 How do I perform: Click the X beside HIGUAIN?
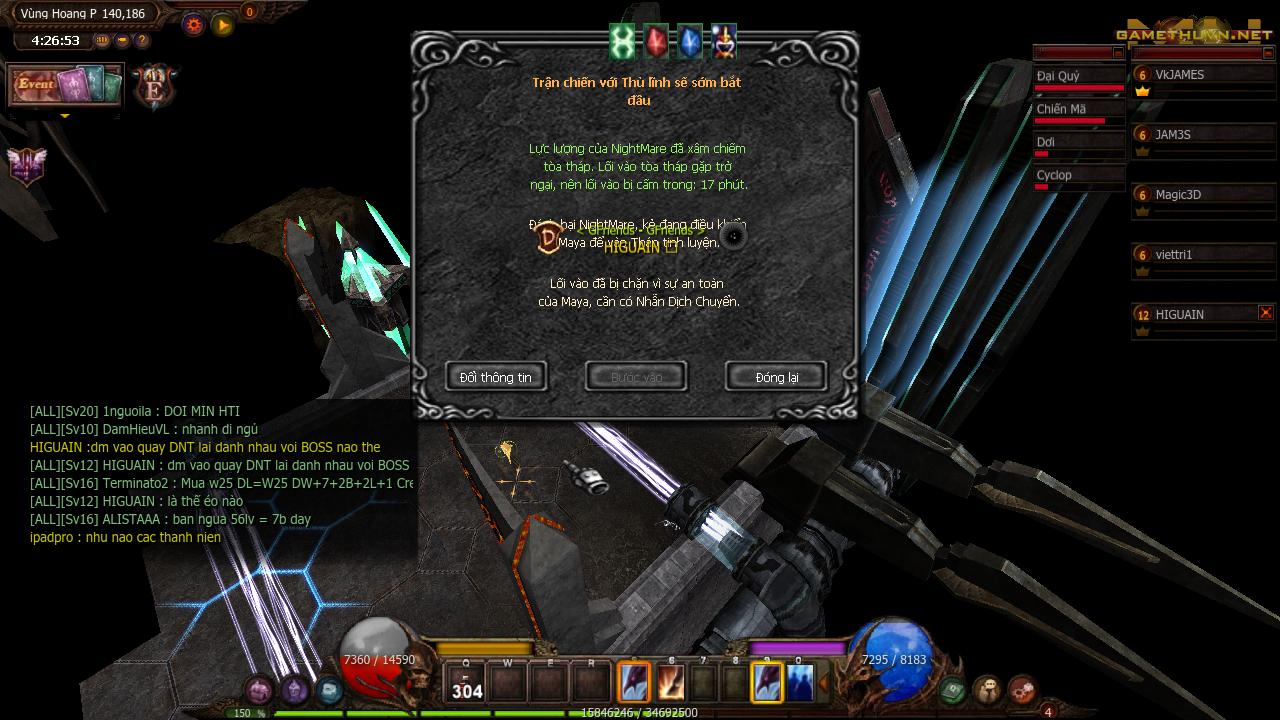coord(1266,313)
